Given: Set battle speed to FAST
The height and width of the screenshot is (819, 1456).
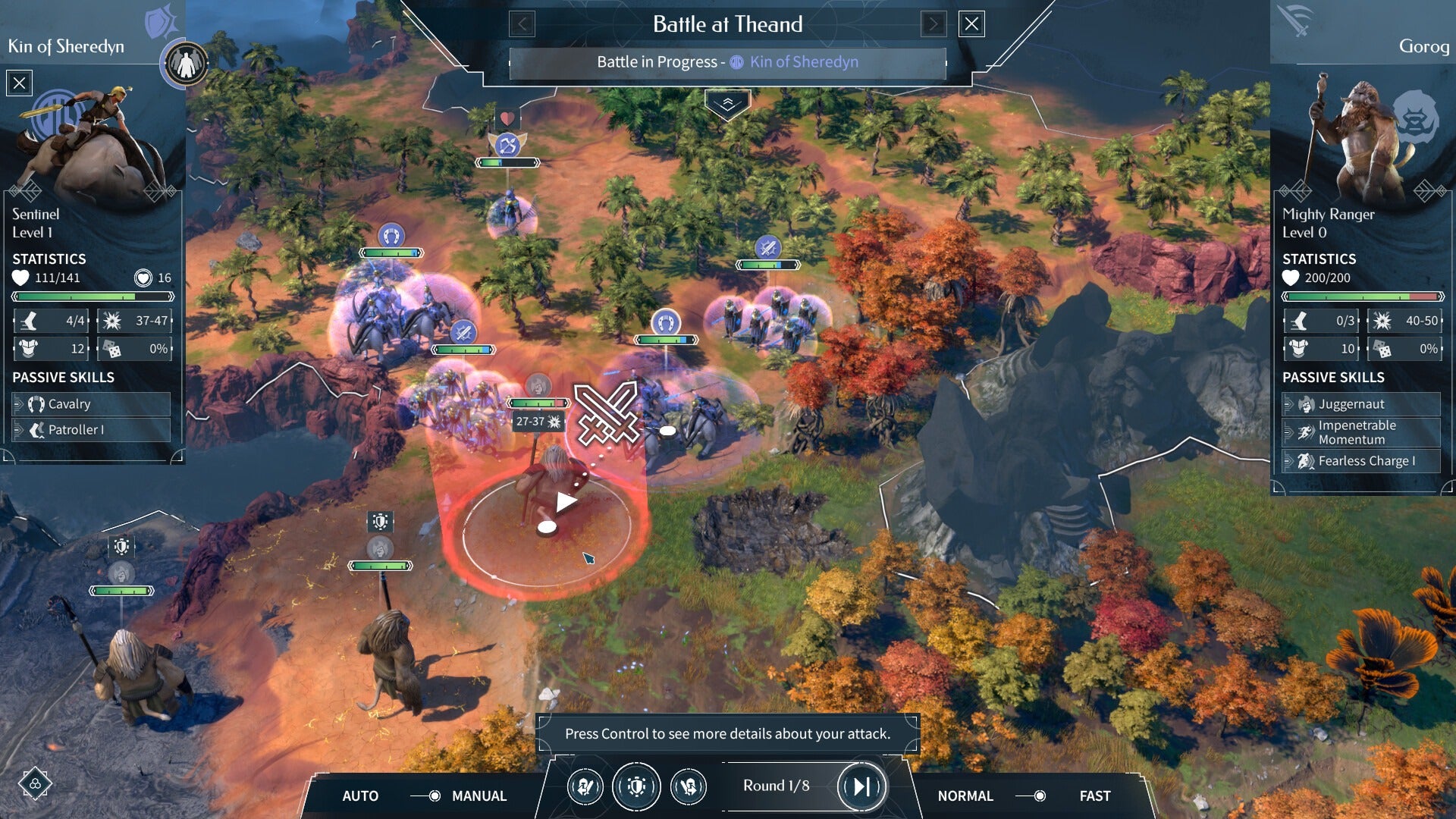Looking at the screenshot, I should 1094,795.
